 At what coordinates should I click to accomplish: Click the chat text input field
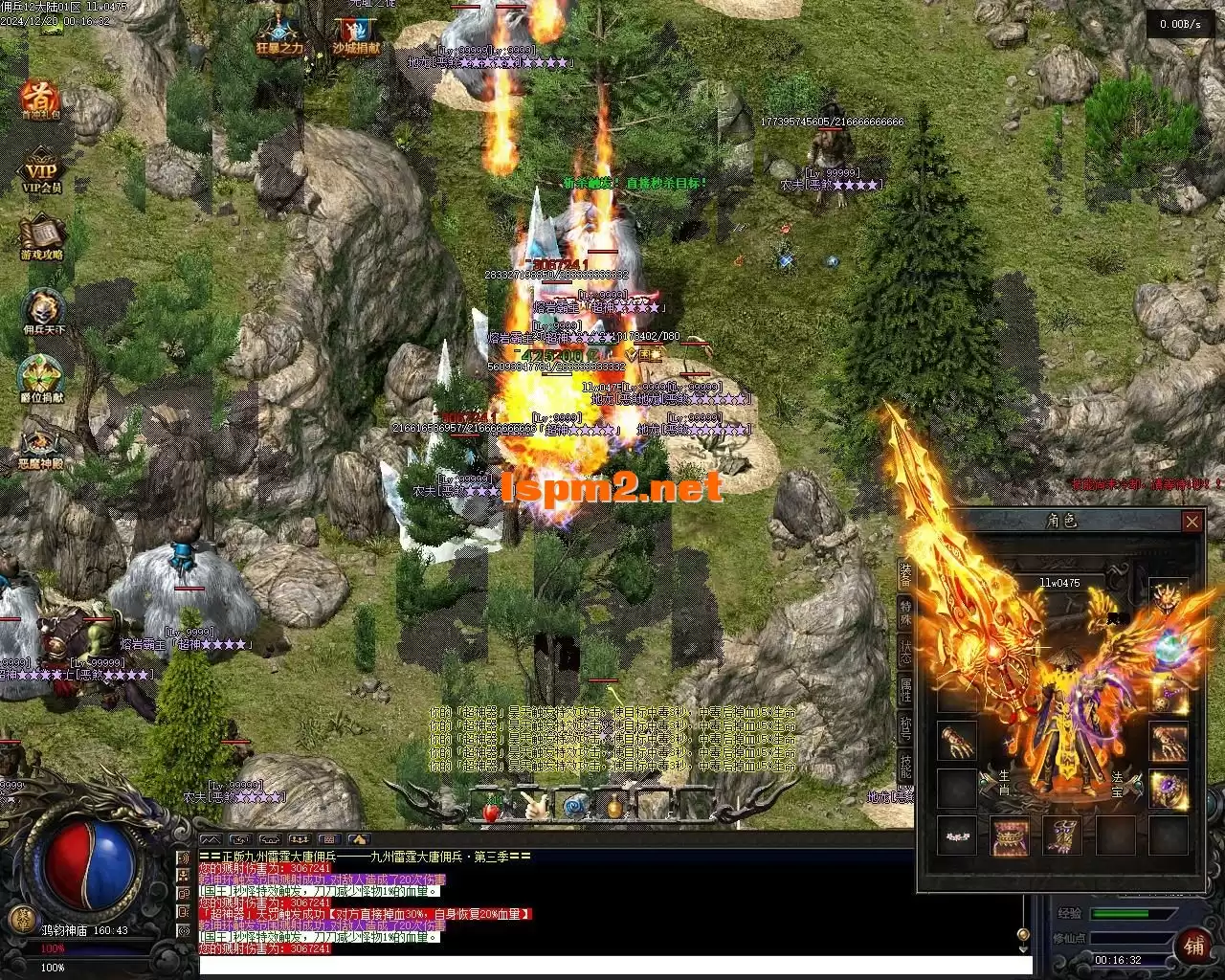pyautogui.click(x=612, y=965)
